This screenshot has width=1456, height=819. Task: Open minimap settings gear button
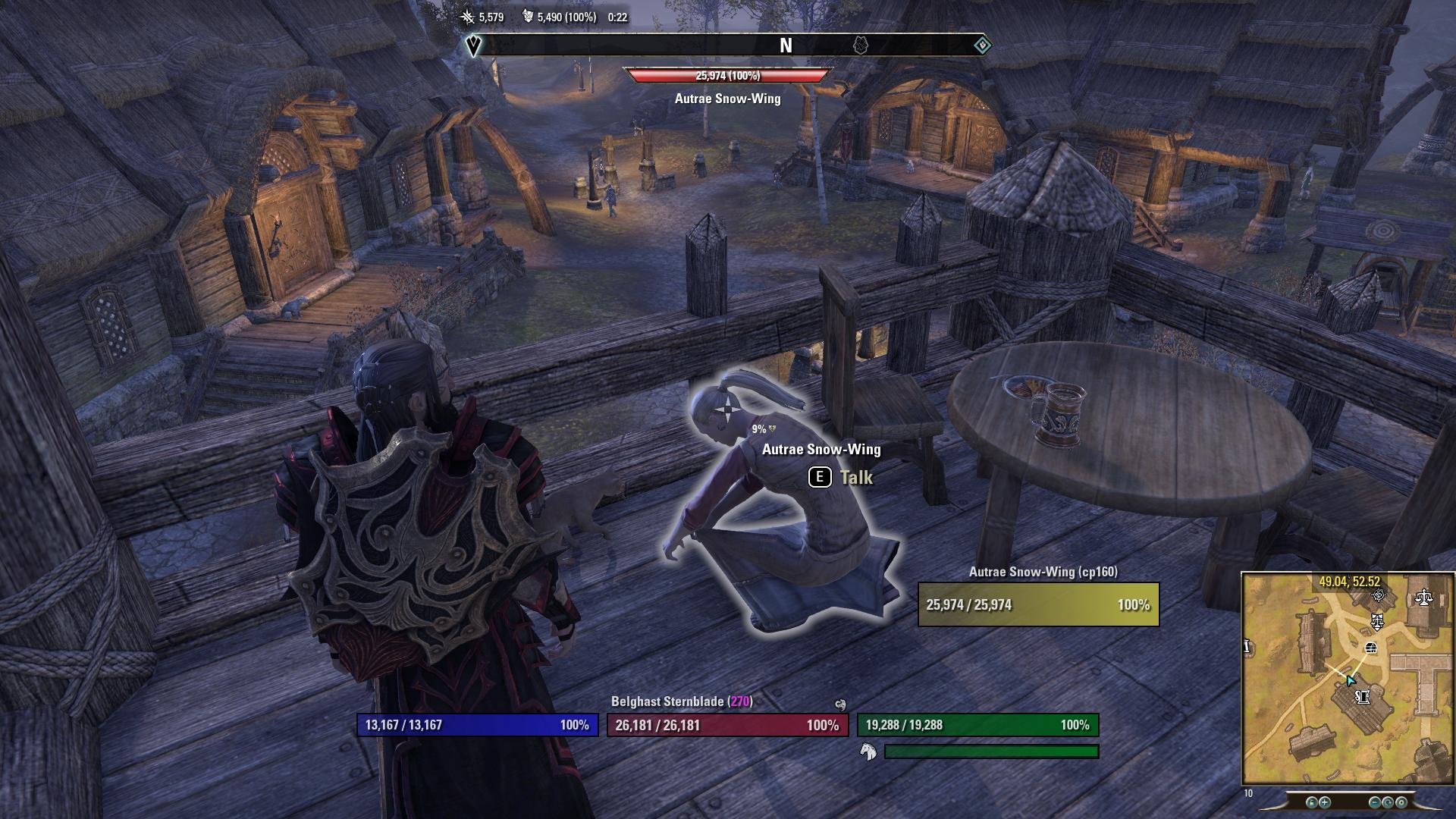1401,802
